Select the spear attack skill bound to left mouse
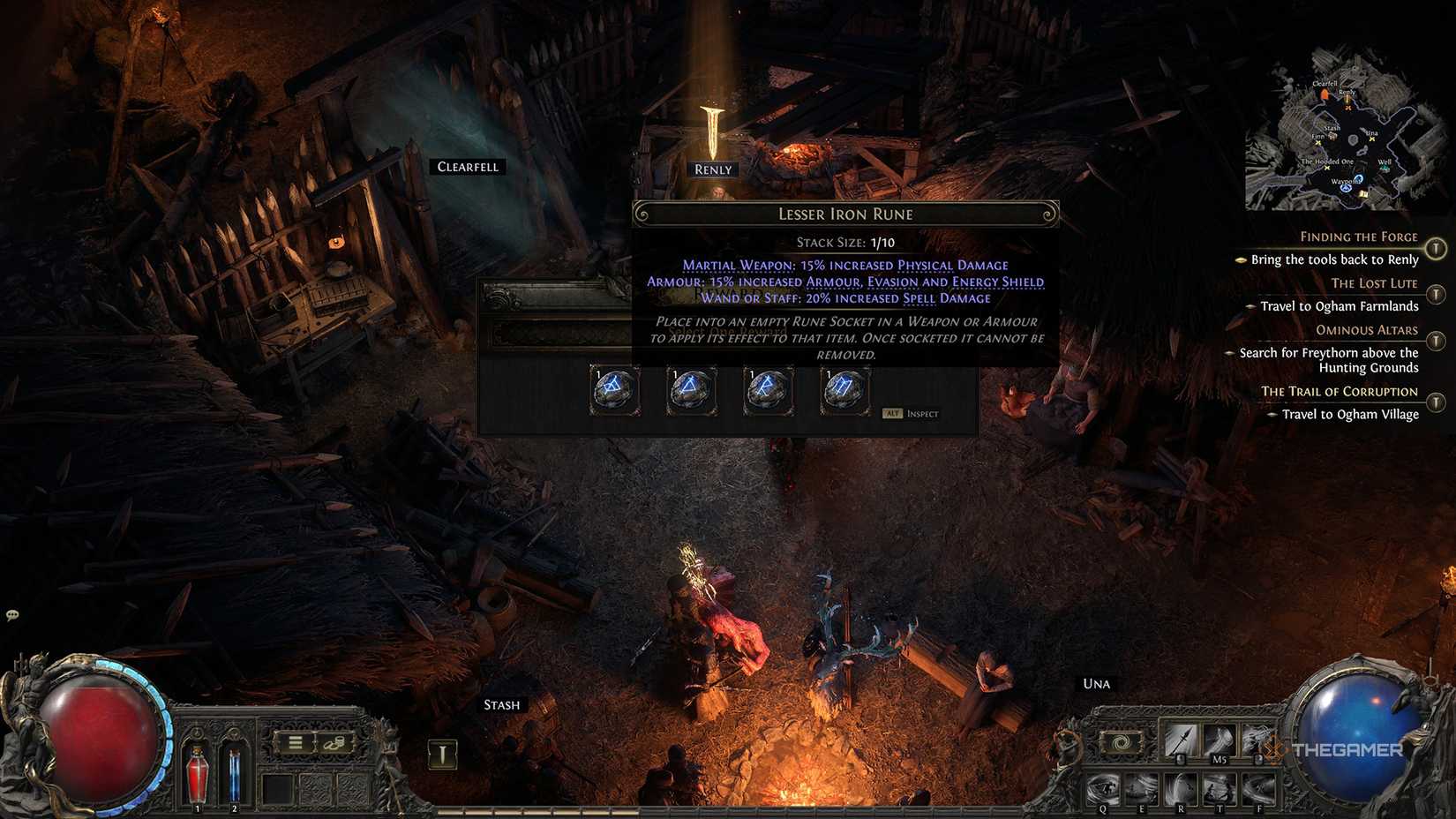The width and height of the screenshot is (1456, 819). [x=1180, y=740]
